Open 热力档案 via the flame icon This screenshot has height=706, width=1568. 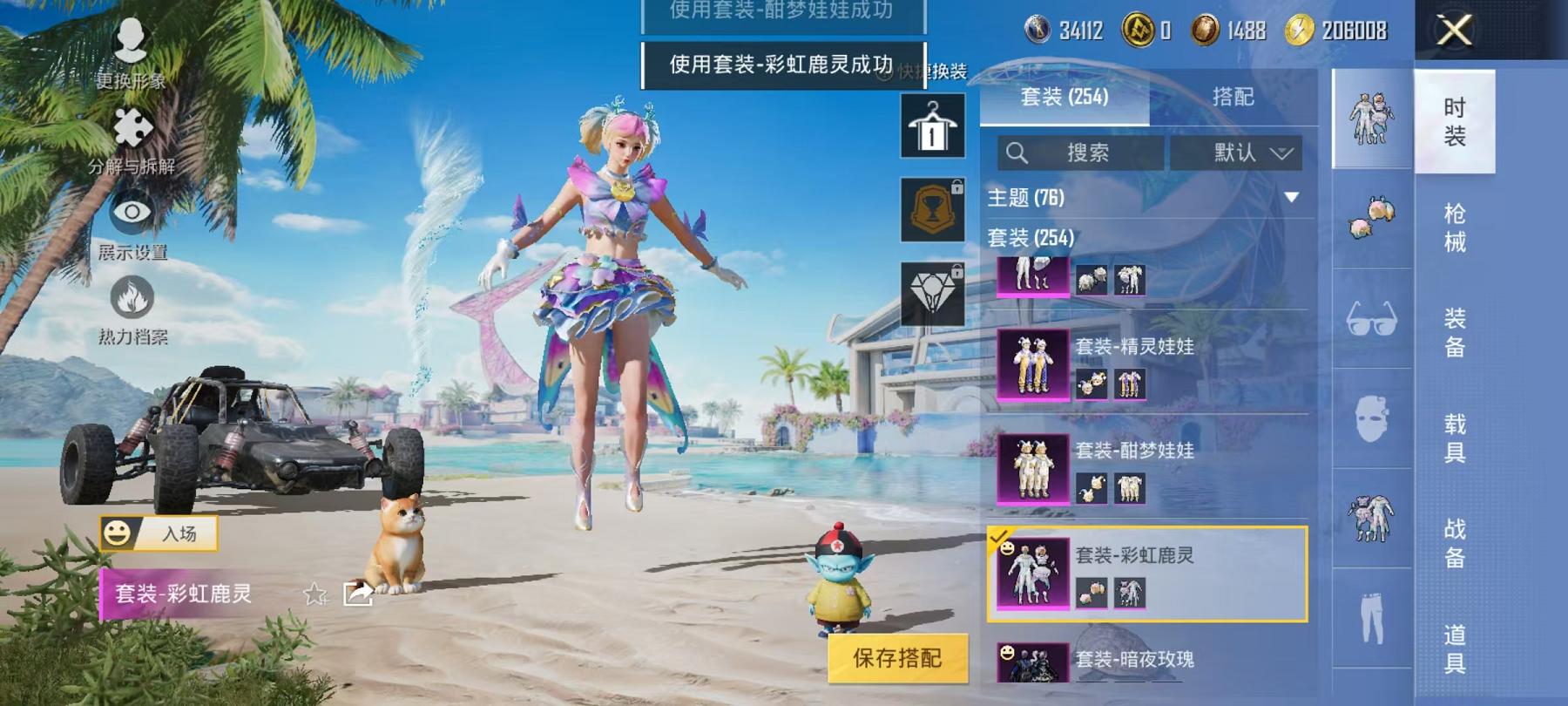[131, 296]
